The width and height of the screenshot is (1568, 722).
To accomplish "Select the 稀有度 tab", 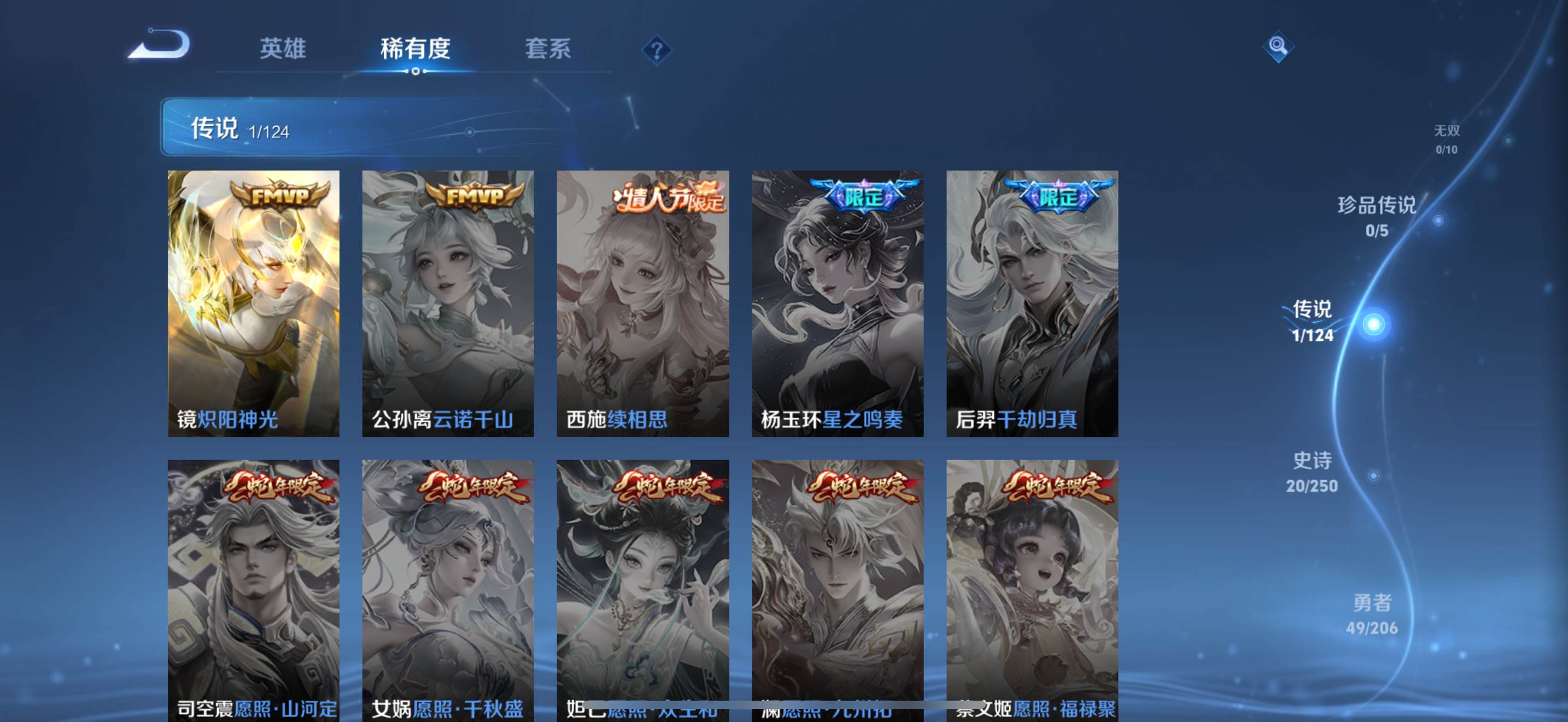I will point(415,49).
